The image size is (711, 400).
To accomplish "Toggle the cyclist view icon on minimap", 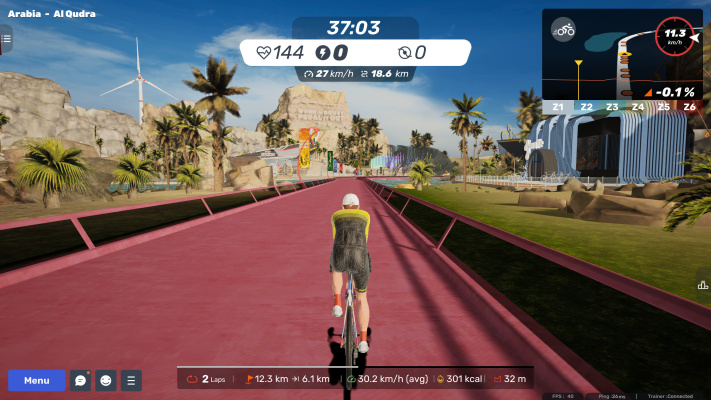I will pyautogui.click(x=564, y=30).
